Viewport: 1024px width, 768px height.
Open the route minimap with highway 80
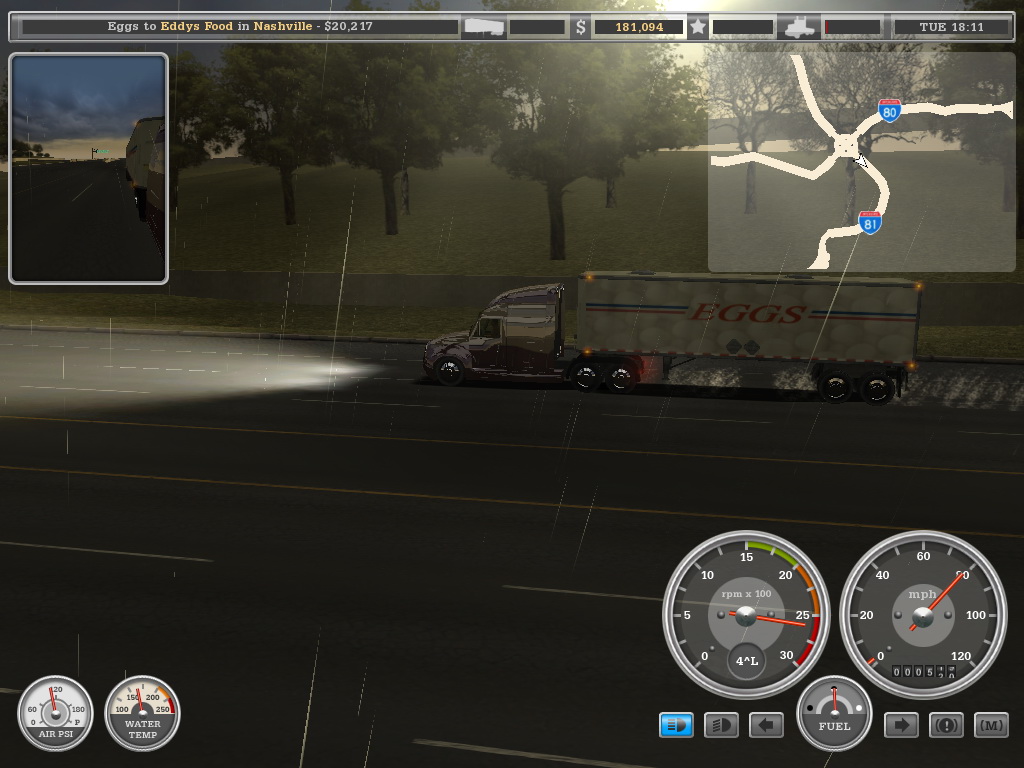pos(860,162)
